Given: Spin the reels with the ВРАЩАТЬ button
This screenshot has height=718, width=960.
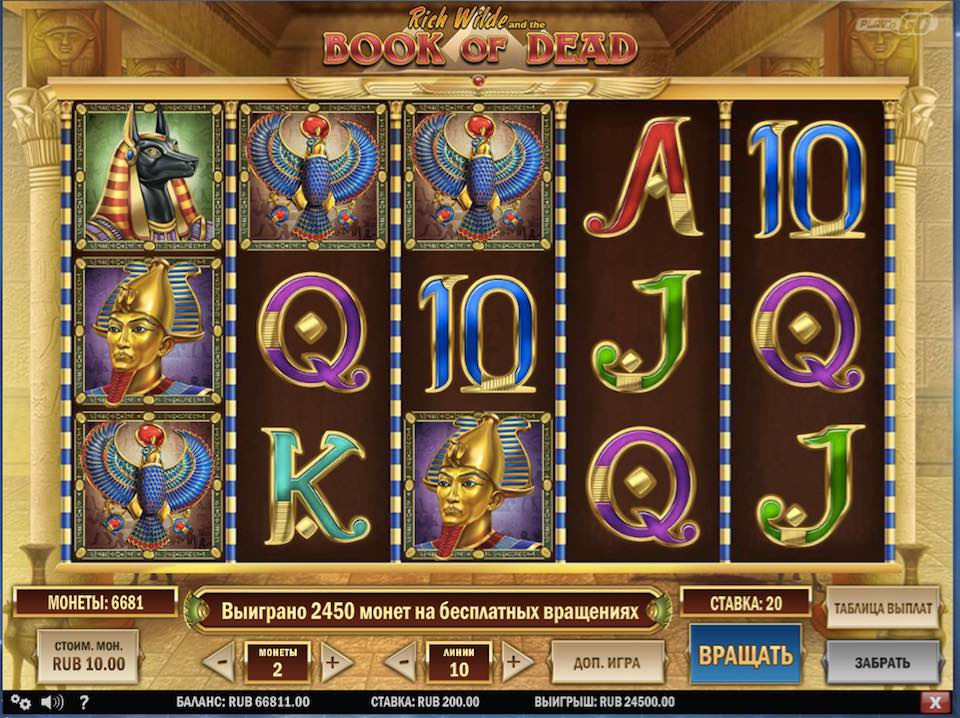Looking at the screenshot, I should pyautogui.click(x=745, y=656).
